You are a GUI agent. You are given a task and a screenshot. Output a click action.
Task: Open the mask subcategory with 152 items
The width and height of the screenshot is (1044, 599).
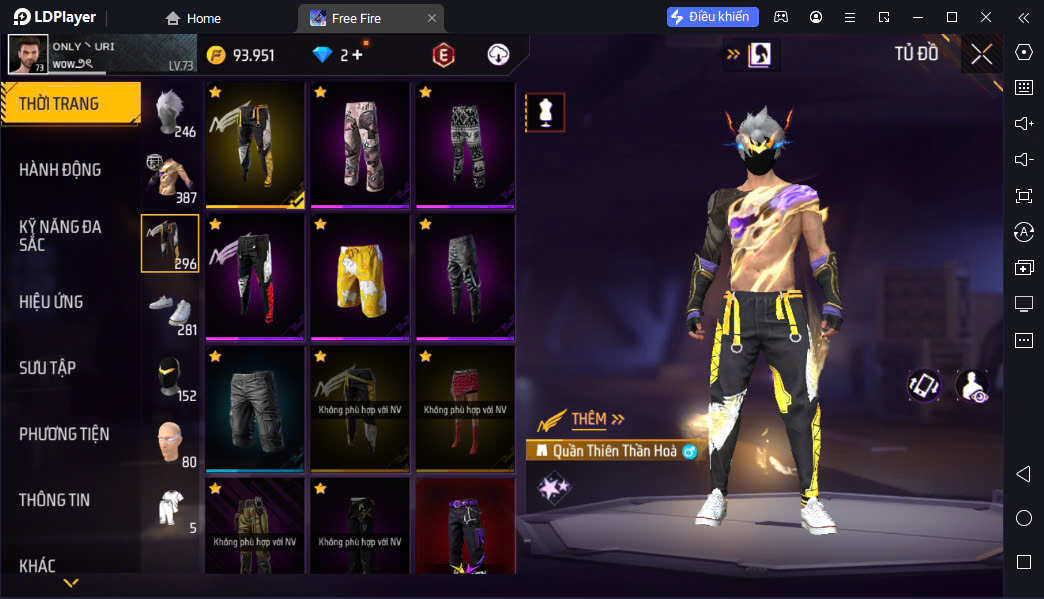171,376
